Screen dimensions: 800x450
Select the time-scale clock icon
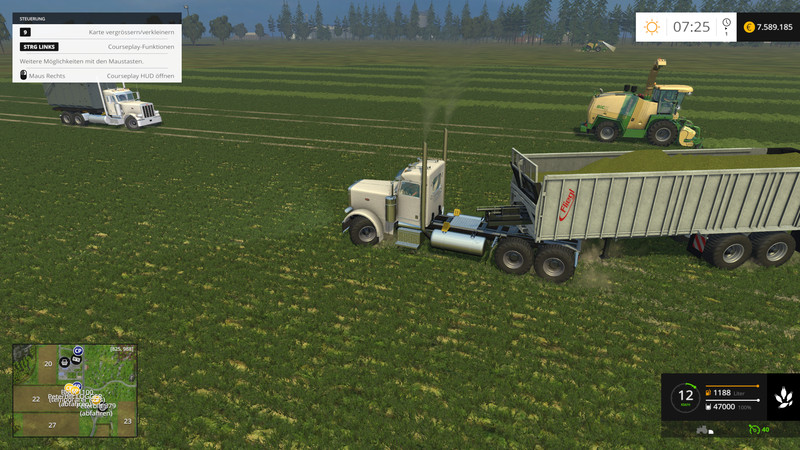click(x=725, y=24)
